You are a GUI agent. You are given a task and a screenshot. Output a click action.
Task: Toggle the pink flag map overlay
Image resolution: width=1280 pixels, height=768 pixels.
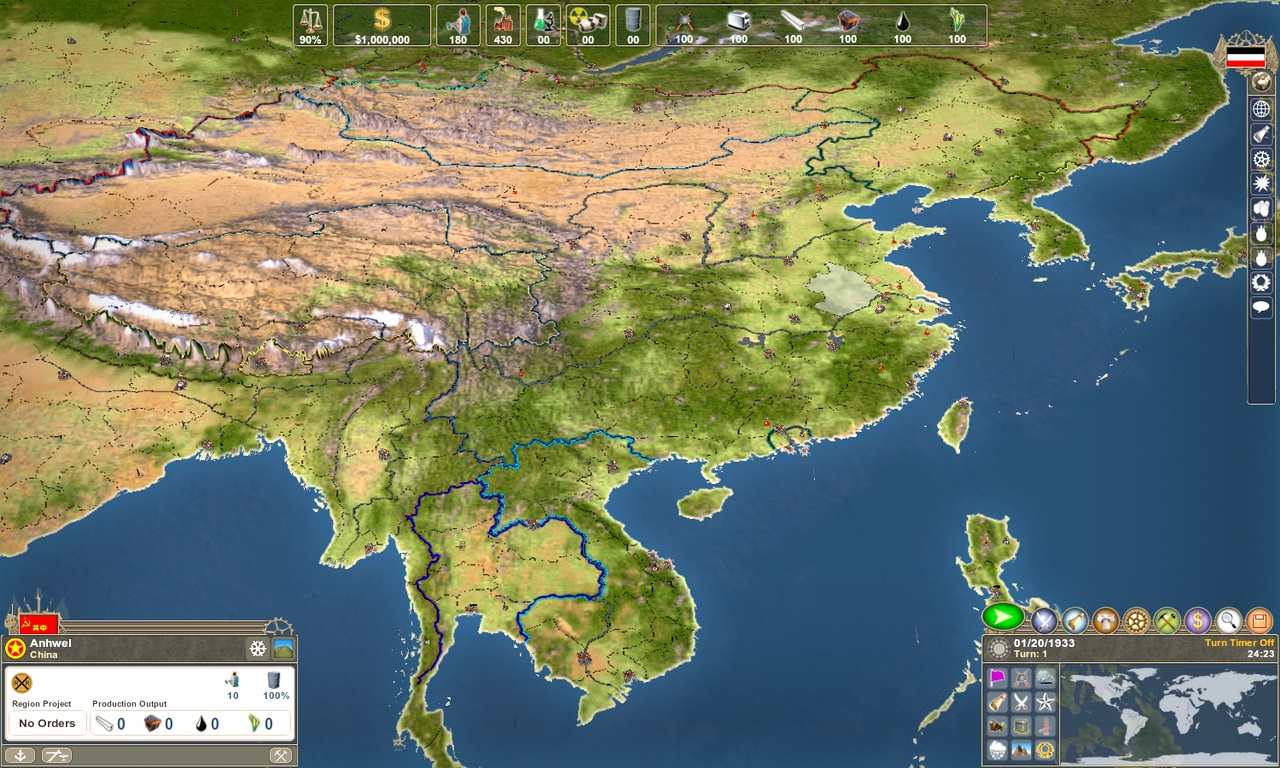click(996, 677)
